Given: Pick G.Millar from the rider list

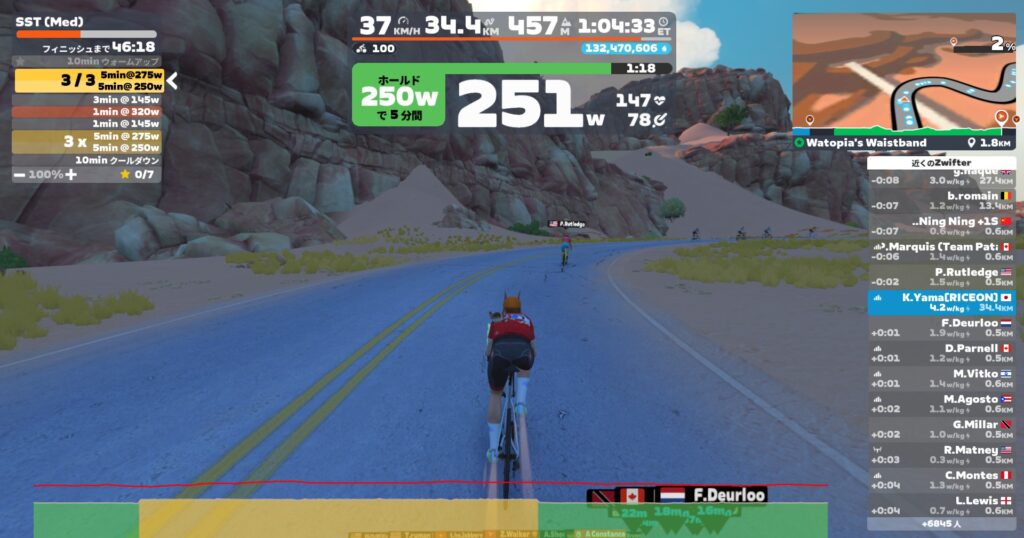Looking at the screenshot, I should [941, 429].
